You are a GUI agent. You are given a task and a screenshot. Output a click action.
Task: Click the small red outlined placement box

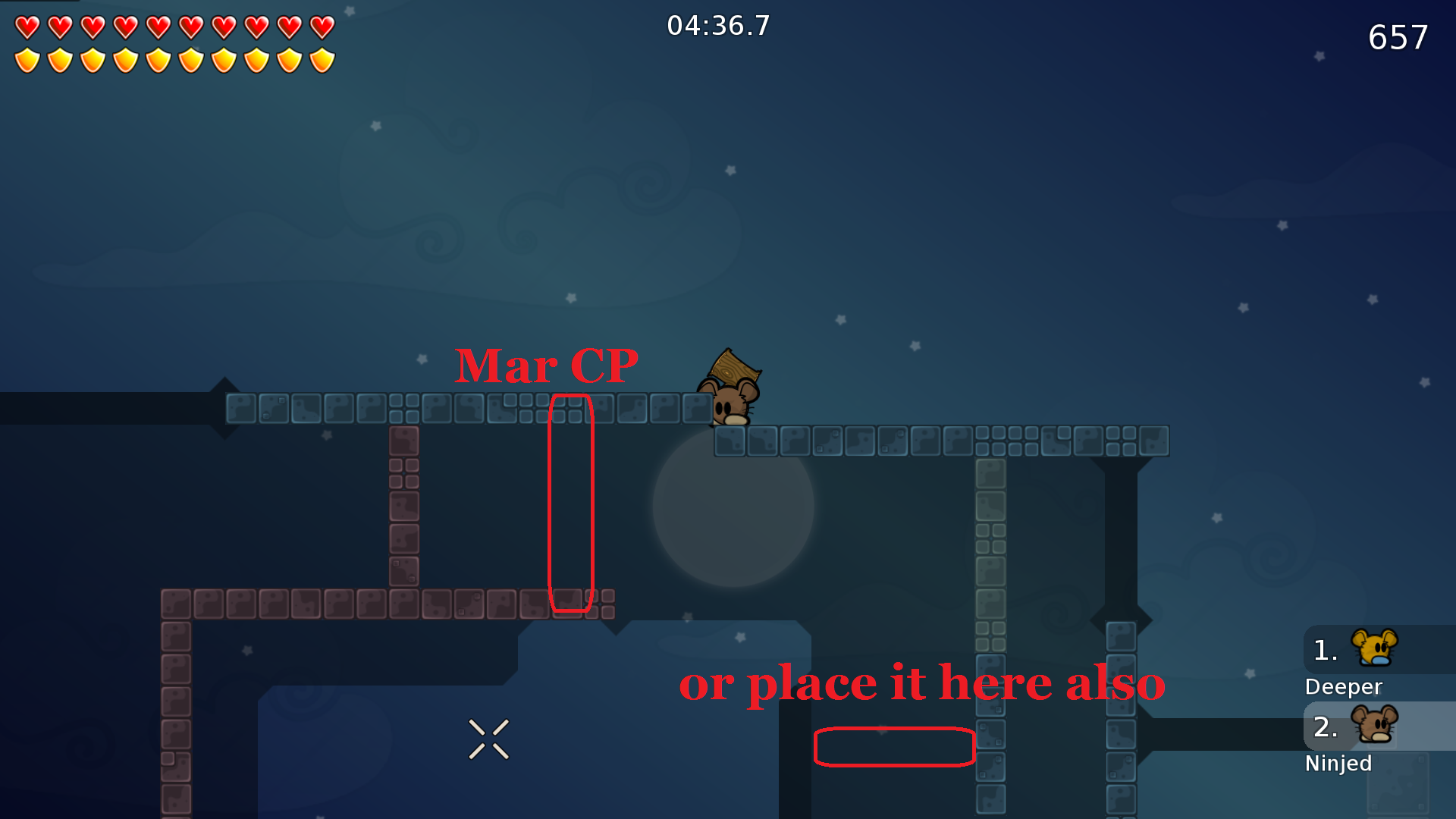coord(893,746)
